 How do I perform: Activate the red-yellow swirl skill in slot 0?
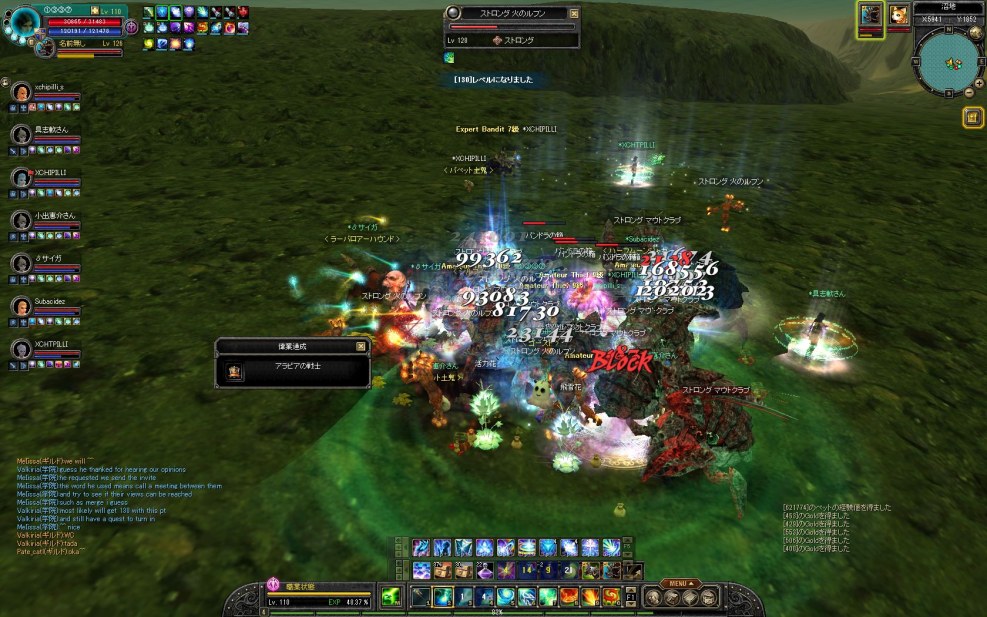610,597
